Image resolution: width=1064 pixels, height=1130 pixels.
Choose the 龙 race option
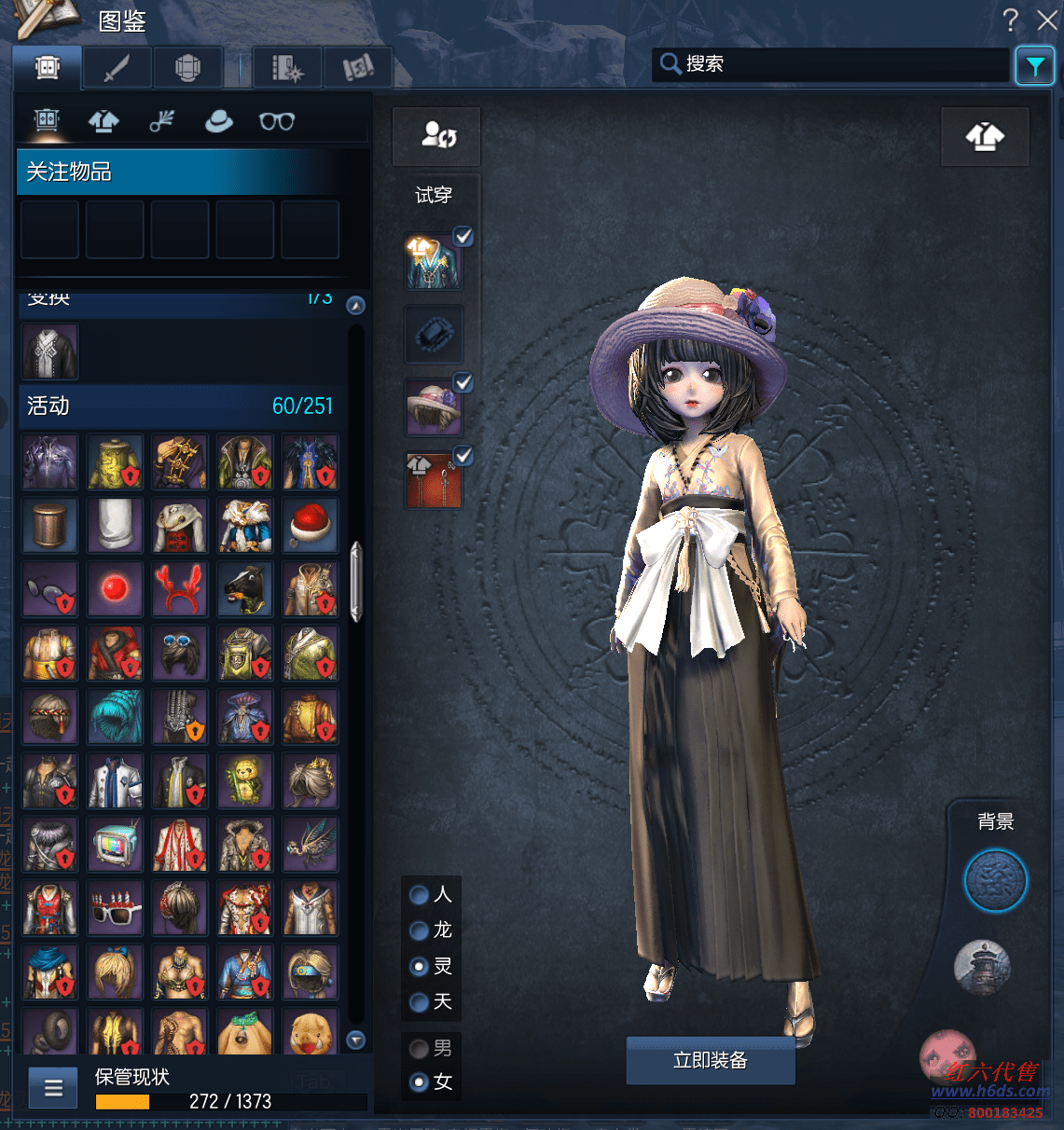[420, 930]
